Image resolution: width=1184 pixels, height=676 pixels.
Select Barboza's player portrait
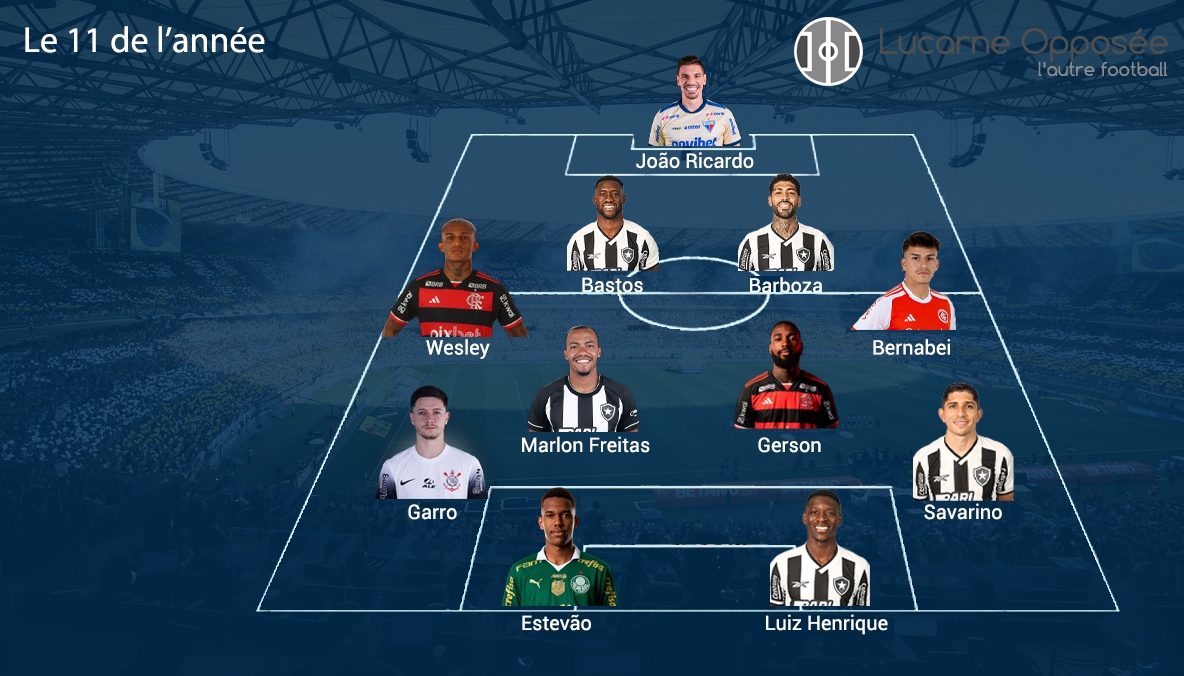tap(785, 226)
